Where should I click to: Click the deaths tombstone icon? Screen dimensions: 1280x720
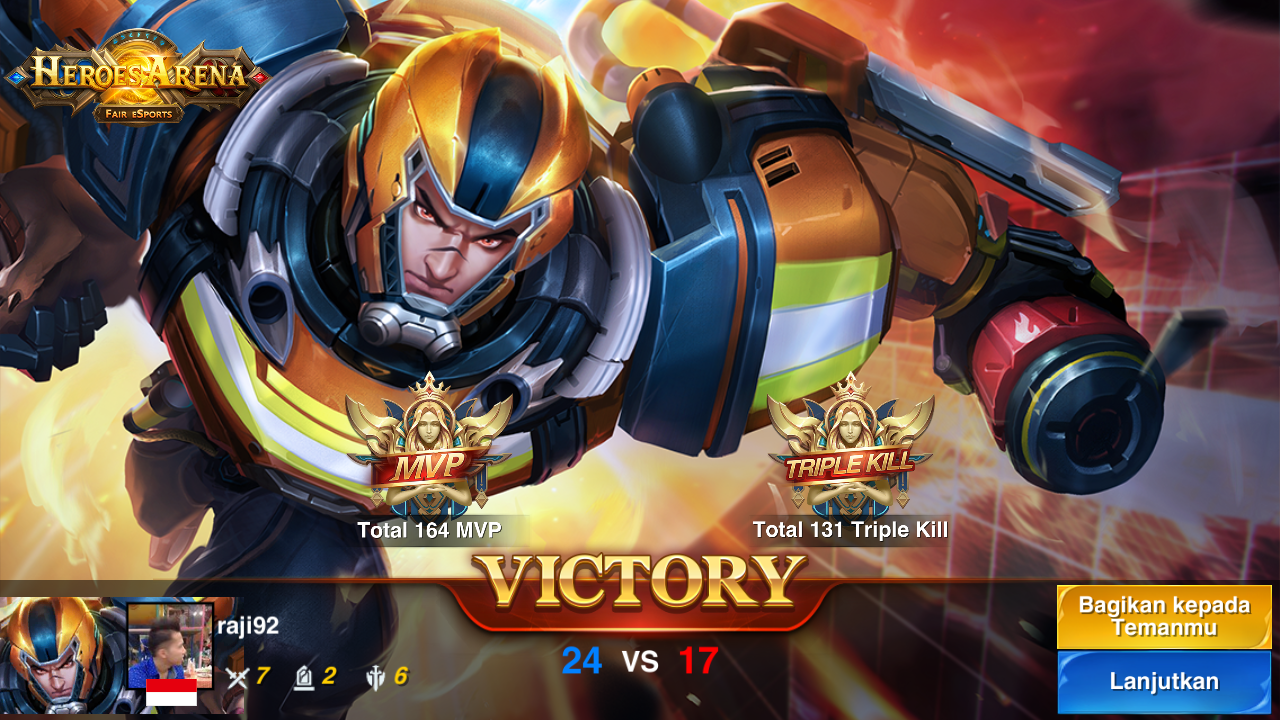click(305, 676)
